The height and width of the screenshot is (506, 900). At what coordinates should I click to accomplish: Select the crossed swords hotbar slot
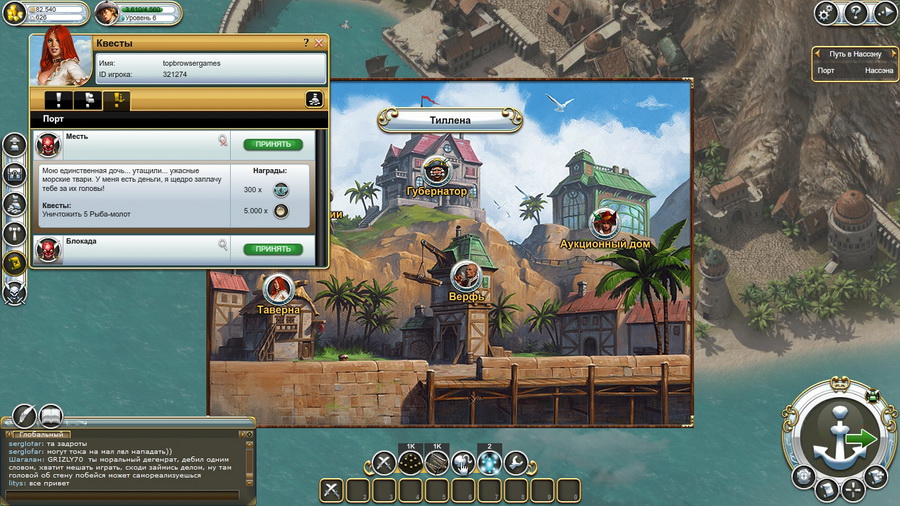point(384,462)
